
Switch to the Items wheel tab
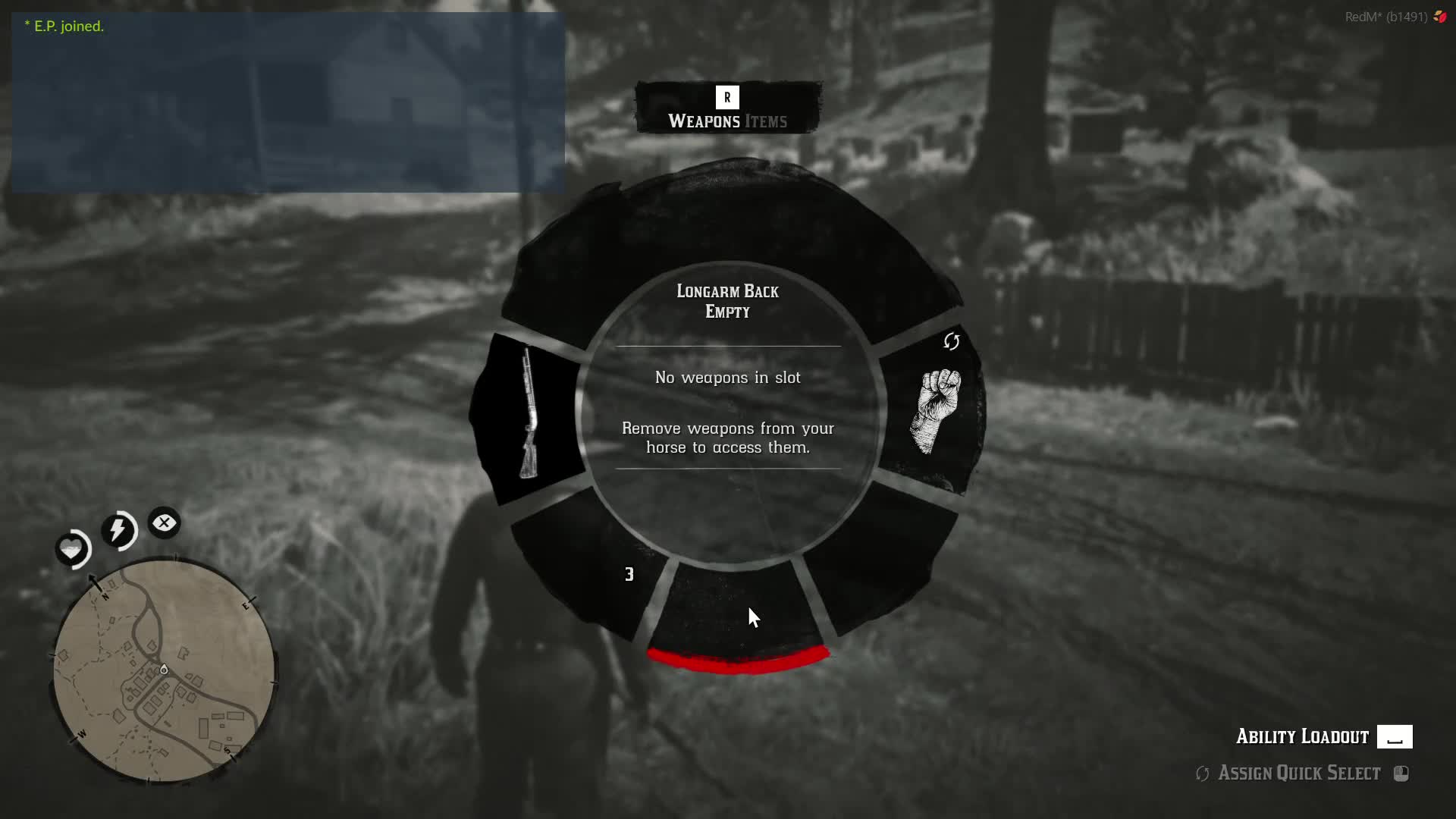pyautogui.click(x=766, y=121)
